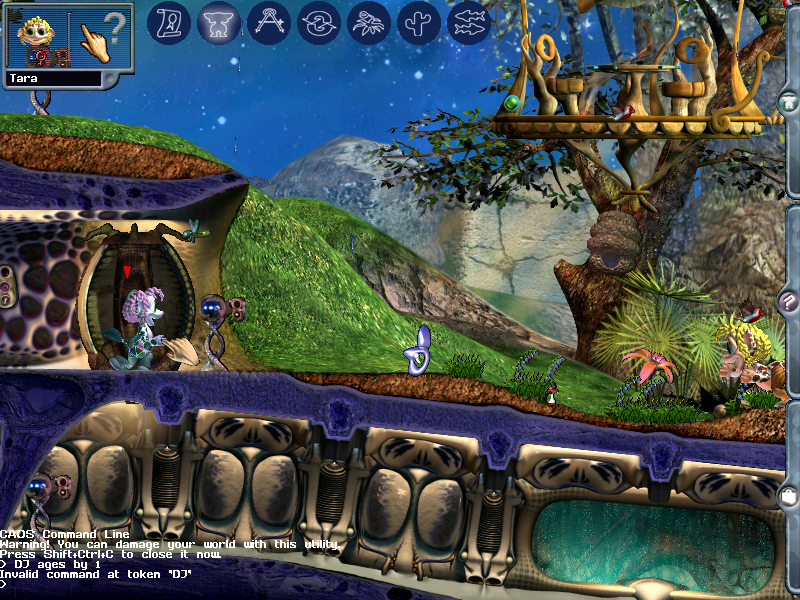
Task: Visit the cactus desert location
Action: pos(418,22)
